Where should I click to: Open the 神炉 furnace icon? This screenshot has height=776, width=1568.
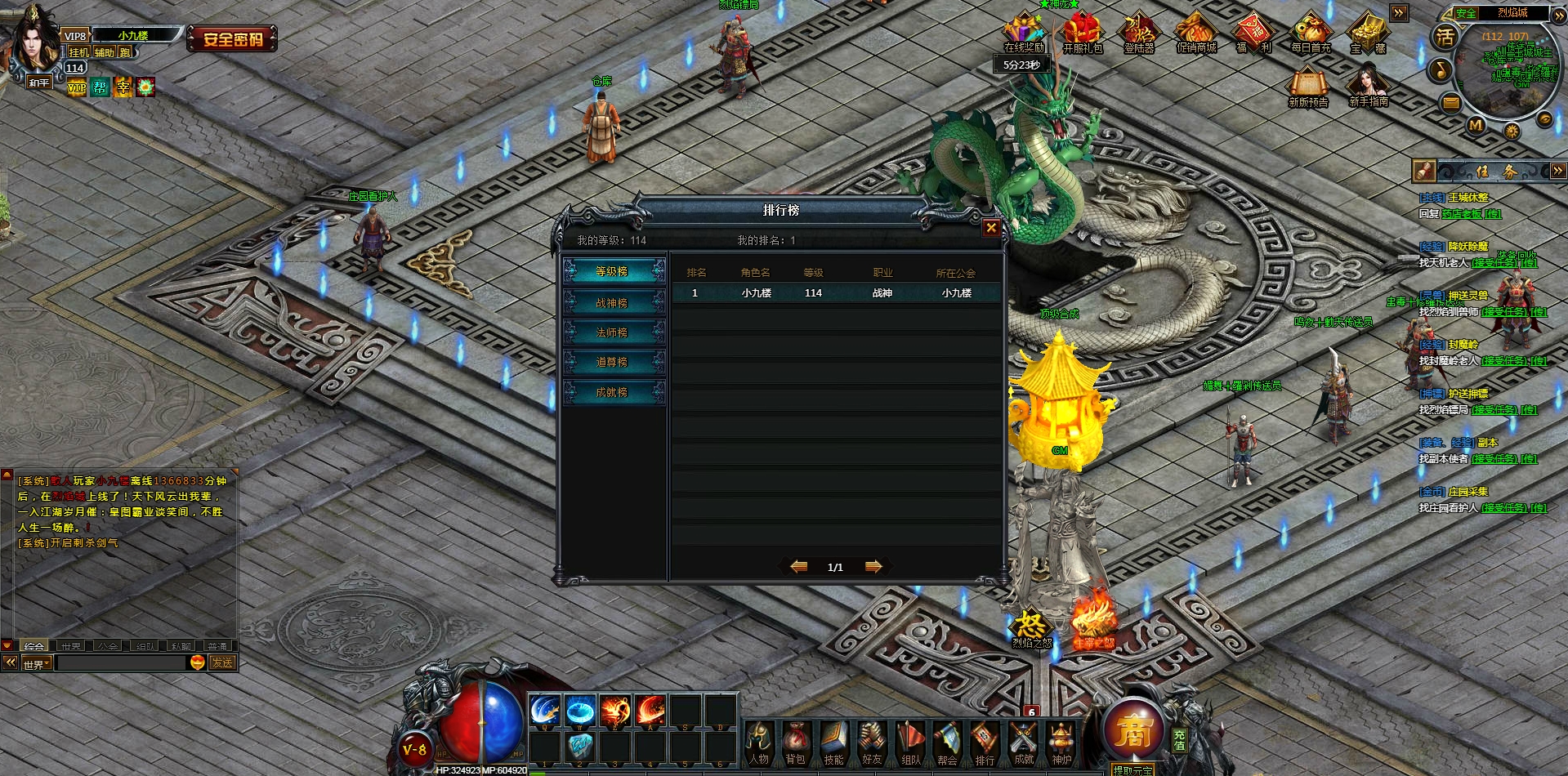click(1061, 742)
